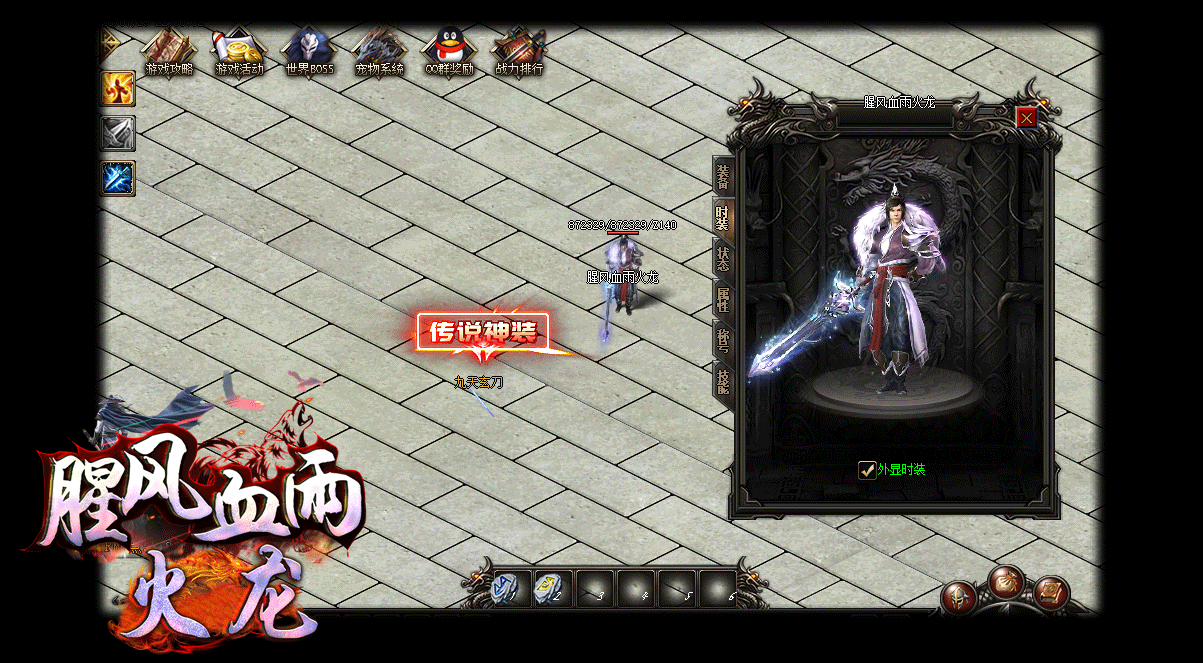The height and width of the screenshot is (663, 1203).
Task: Toggle the 外显时装 checkbox
Action: (867, 470)
